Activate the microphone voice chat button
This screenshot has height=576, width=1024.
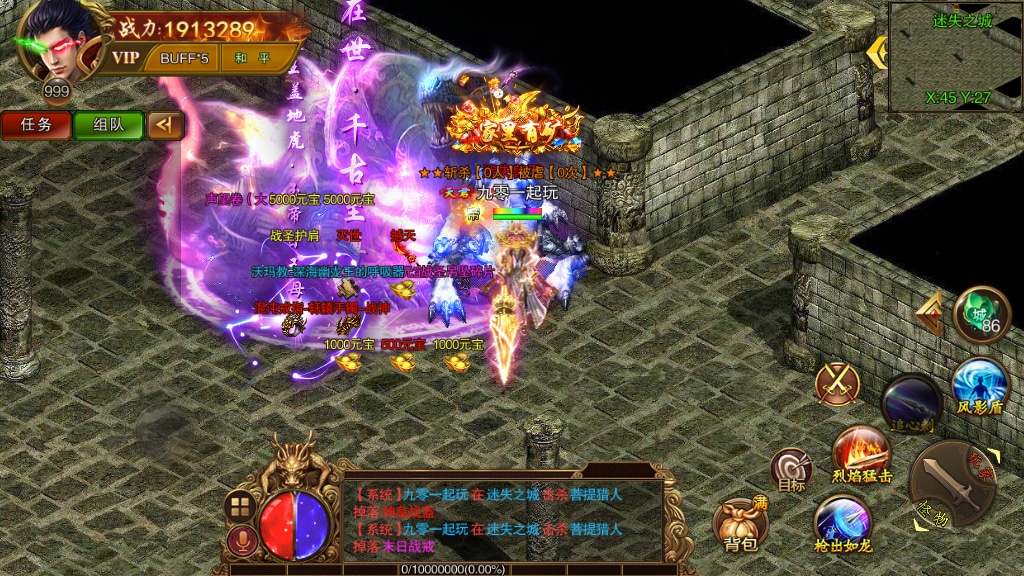coord(240,542)
